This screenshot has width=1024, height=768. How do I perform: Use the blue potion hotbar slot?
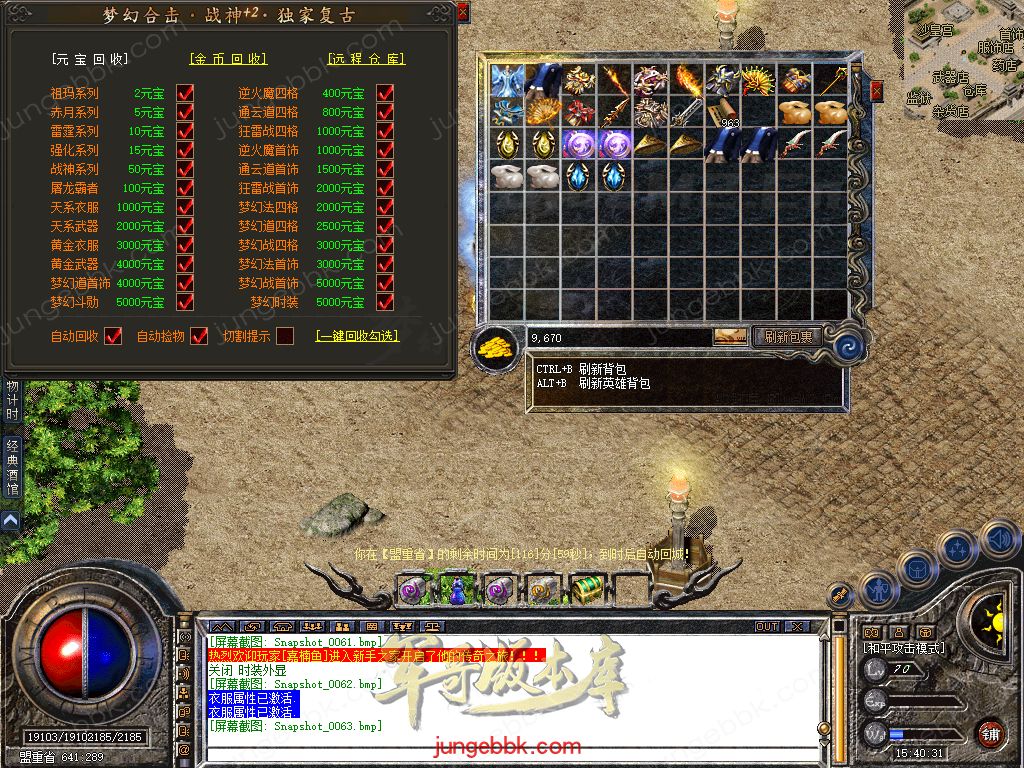click(457, 590)
